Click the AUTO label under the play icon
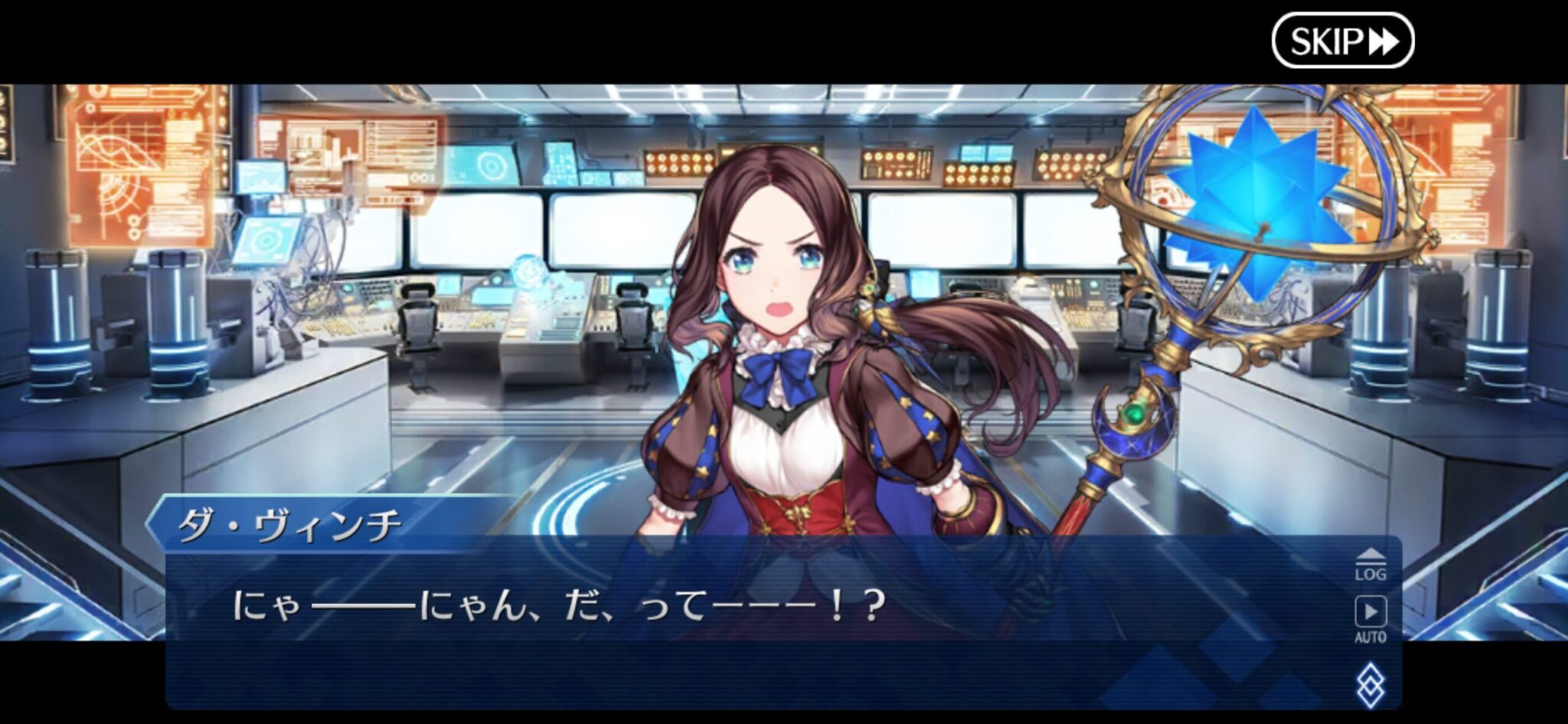 pyautogui.click(x=1370, y=636)
